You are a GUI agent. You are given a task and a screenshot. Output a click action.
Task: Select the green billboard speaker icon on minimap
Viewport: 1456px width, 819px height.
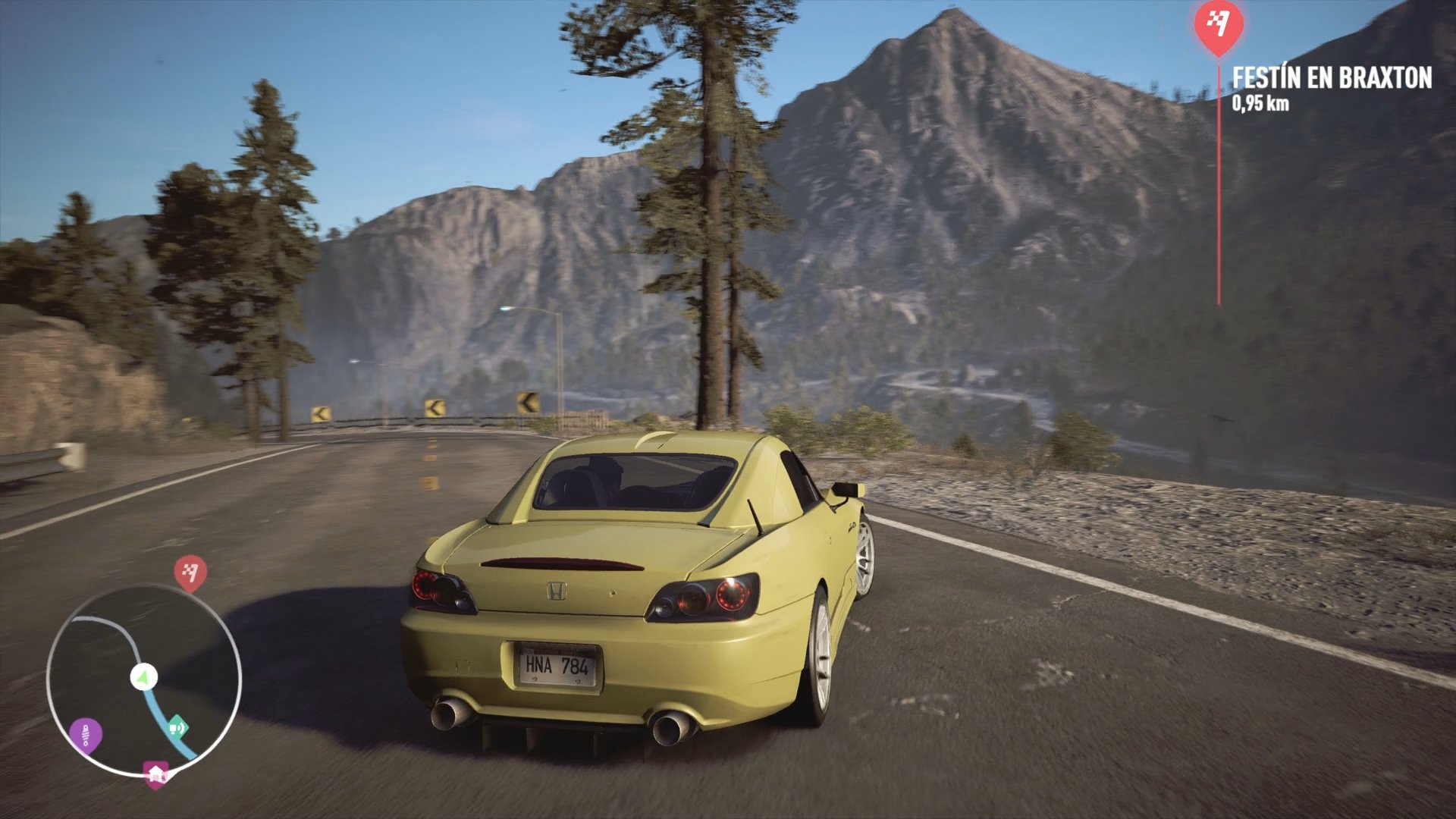[x=180, y=726]
